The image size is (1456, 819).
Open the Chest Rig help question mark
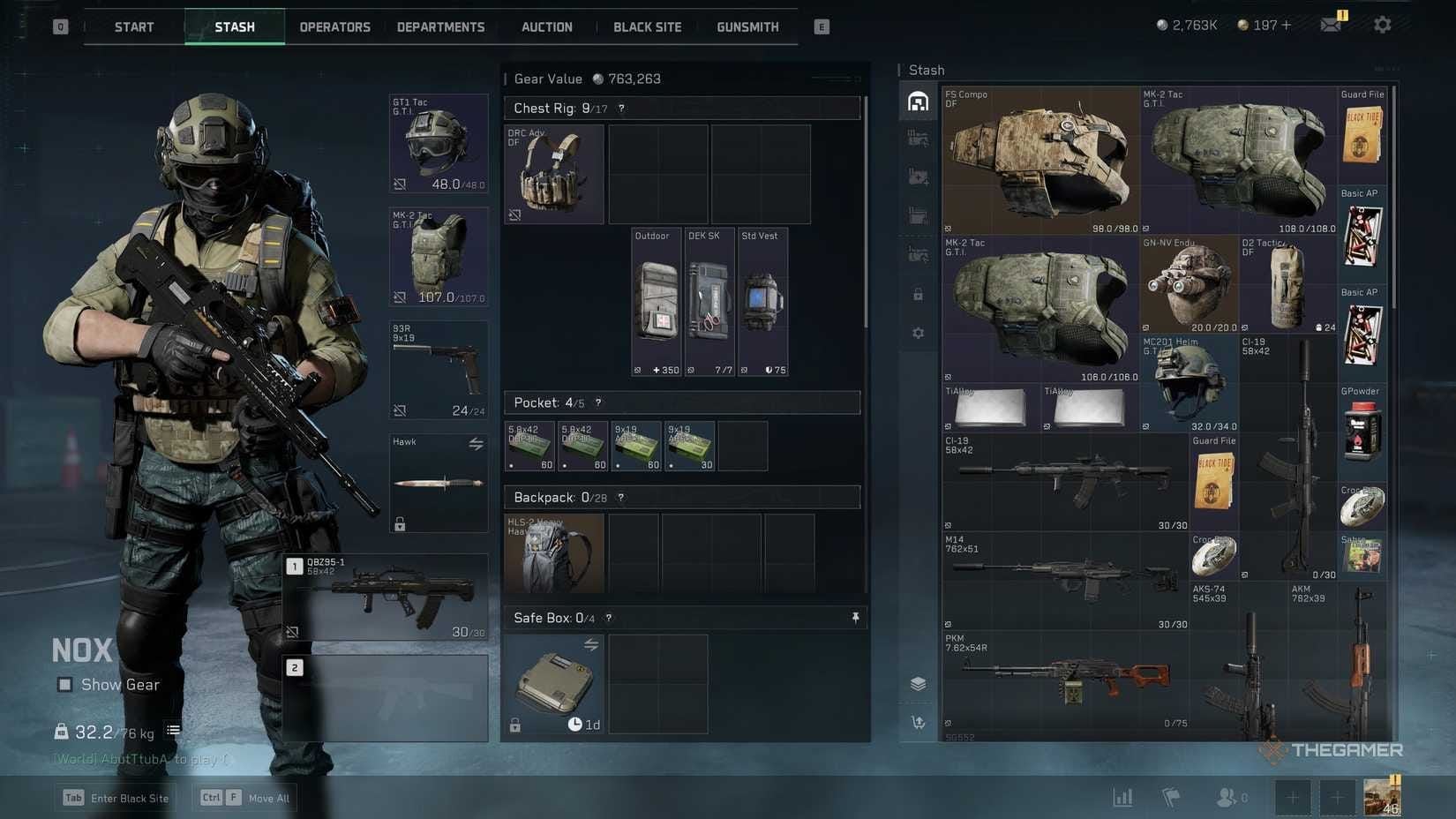(622, 108)
